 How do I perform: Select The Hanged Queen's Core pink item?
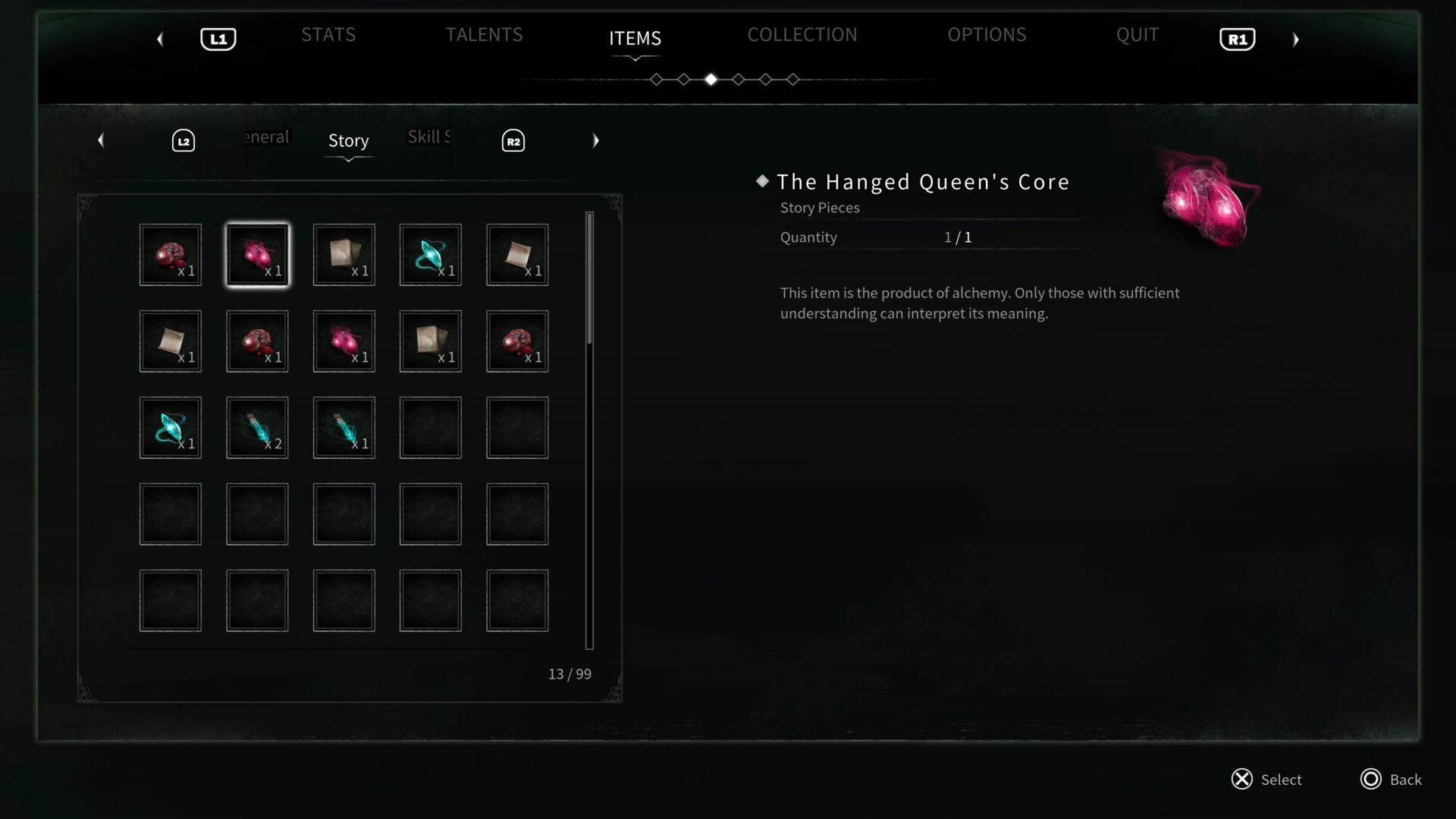tap(257, 255)
